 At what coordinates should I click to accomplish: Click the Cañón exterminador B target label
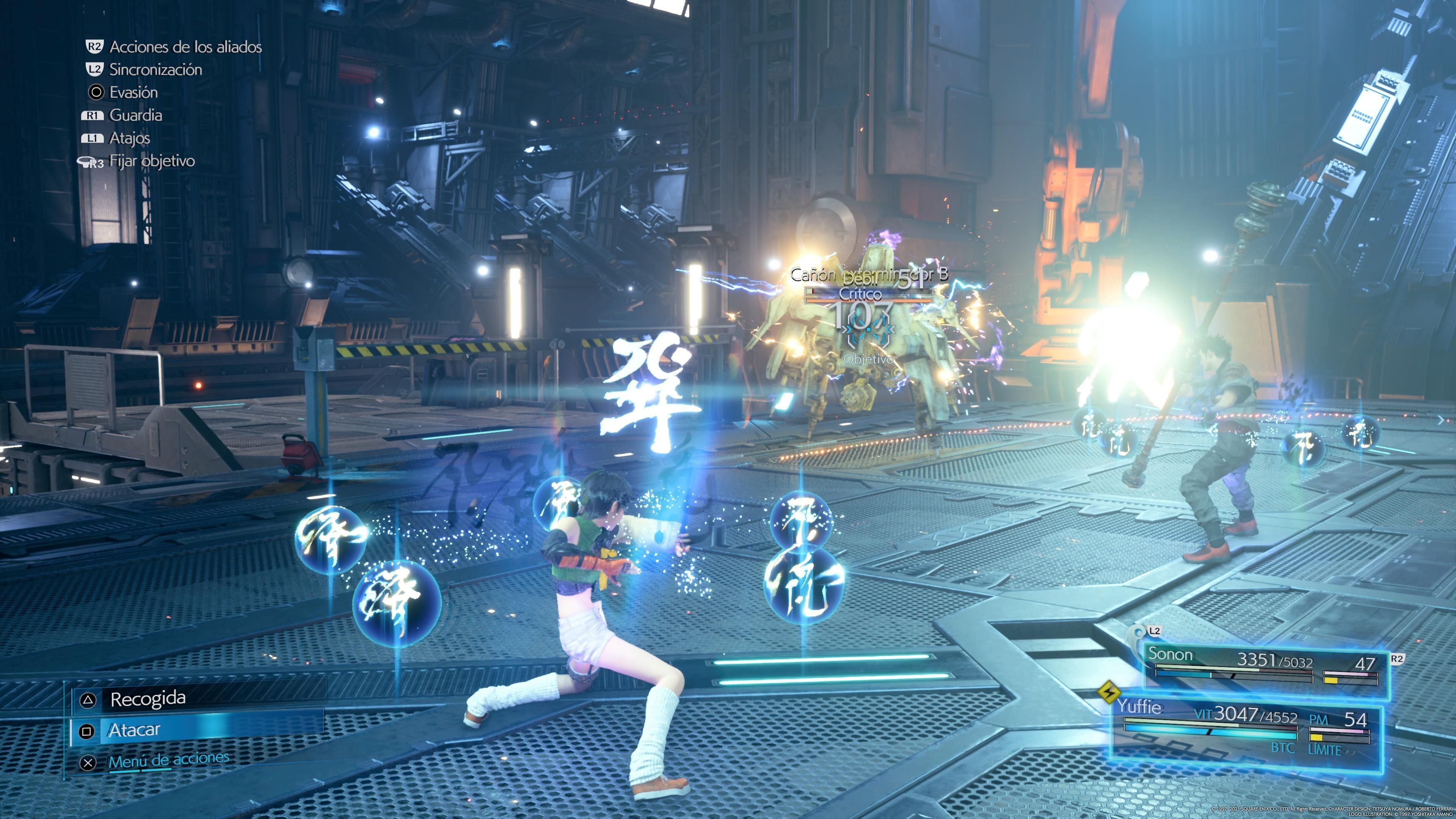(868, 275)
